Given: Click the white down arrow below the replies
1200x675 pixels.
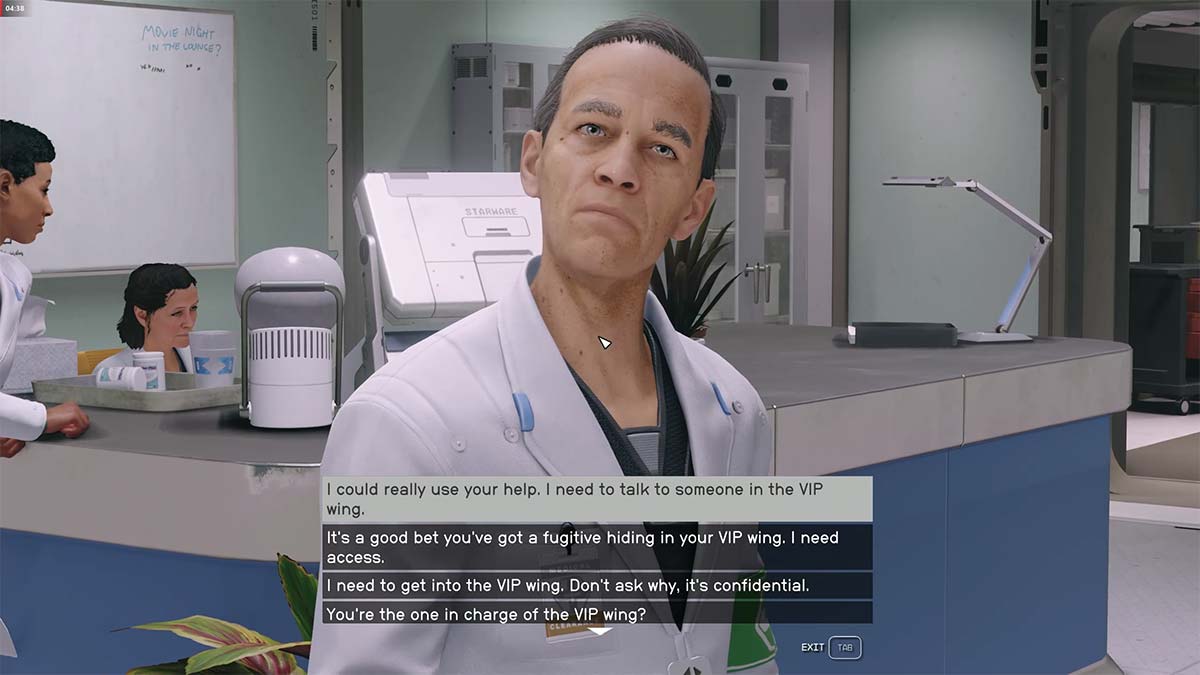Looking at the screenshot, I should (x=598, y=631).
